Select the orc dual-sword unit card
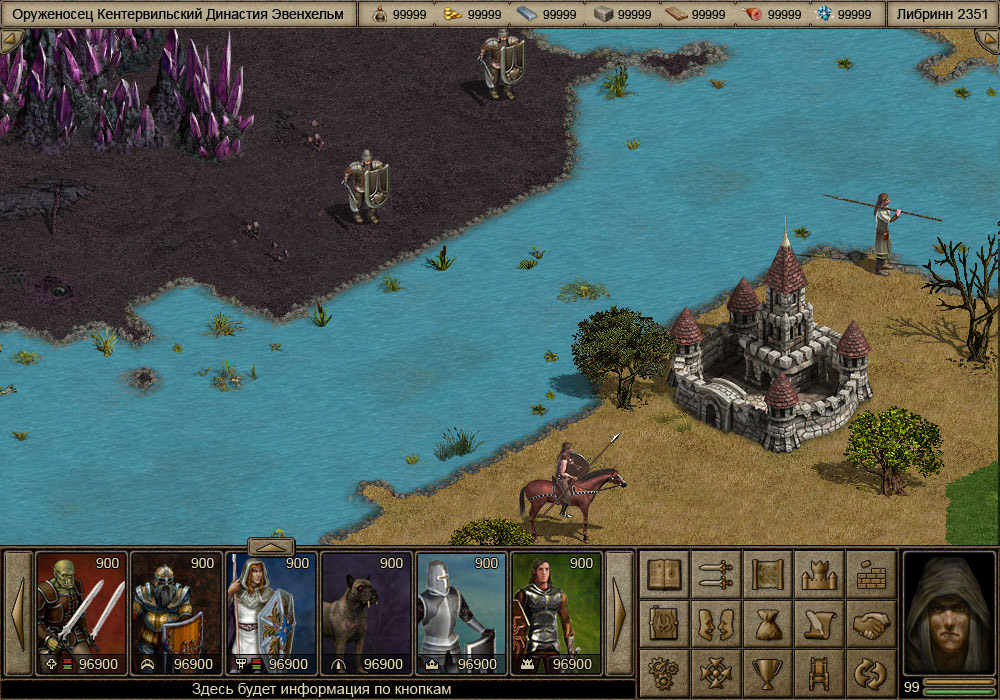The image size is (1000, 700). (x=81, y=613)
